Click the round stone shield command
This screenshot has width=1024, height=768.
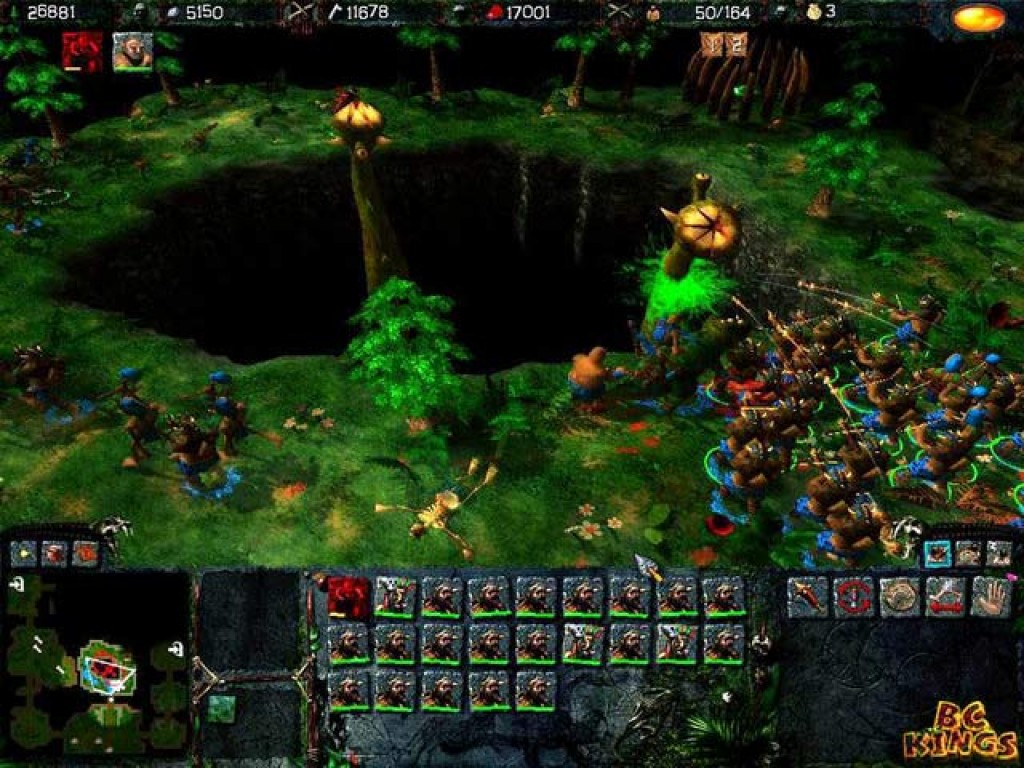[x=899, y=597]
